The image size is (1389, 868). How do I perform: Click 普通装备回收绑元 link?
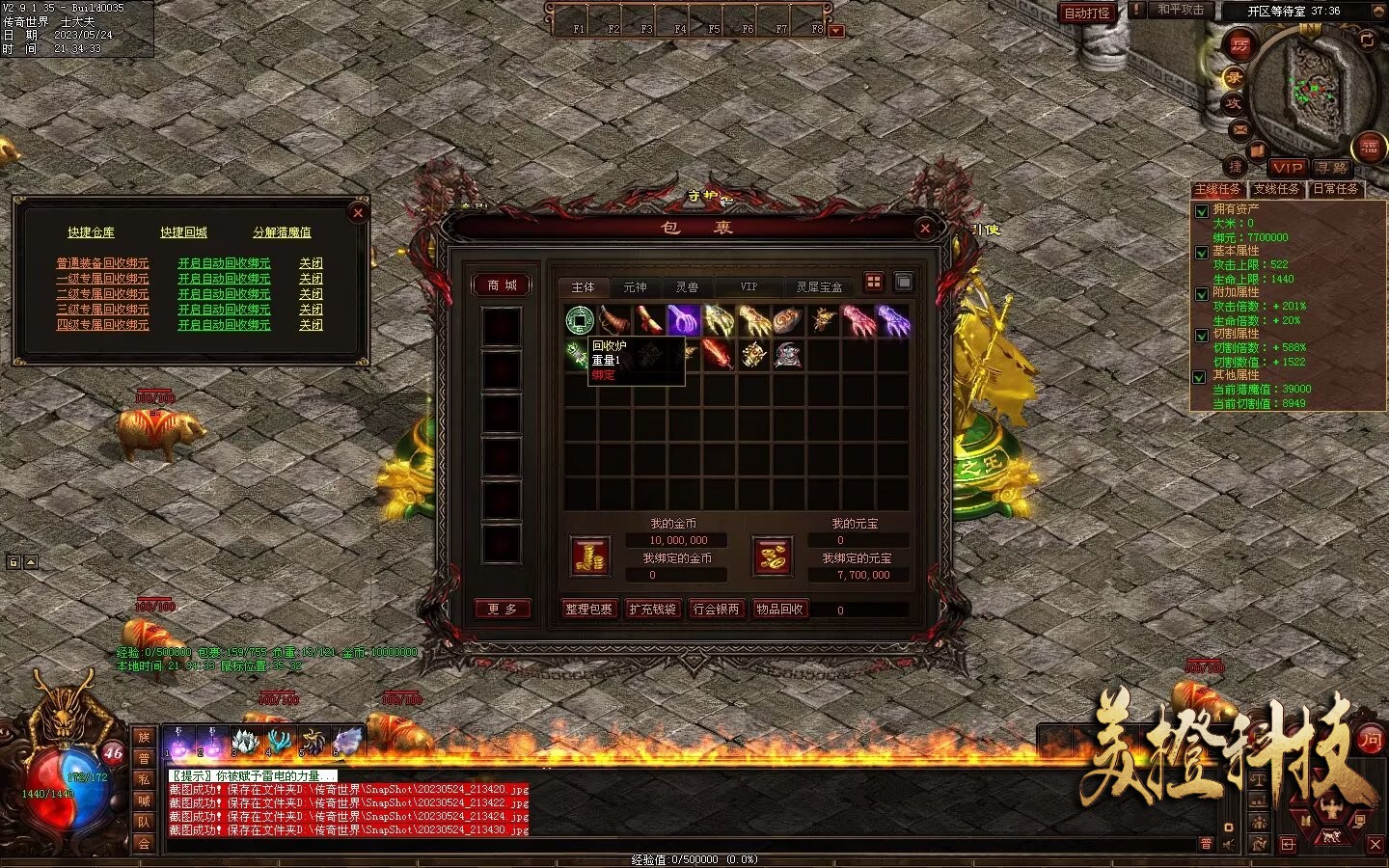point(102,263)
